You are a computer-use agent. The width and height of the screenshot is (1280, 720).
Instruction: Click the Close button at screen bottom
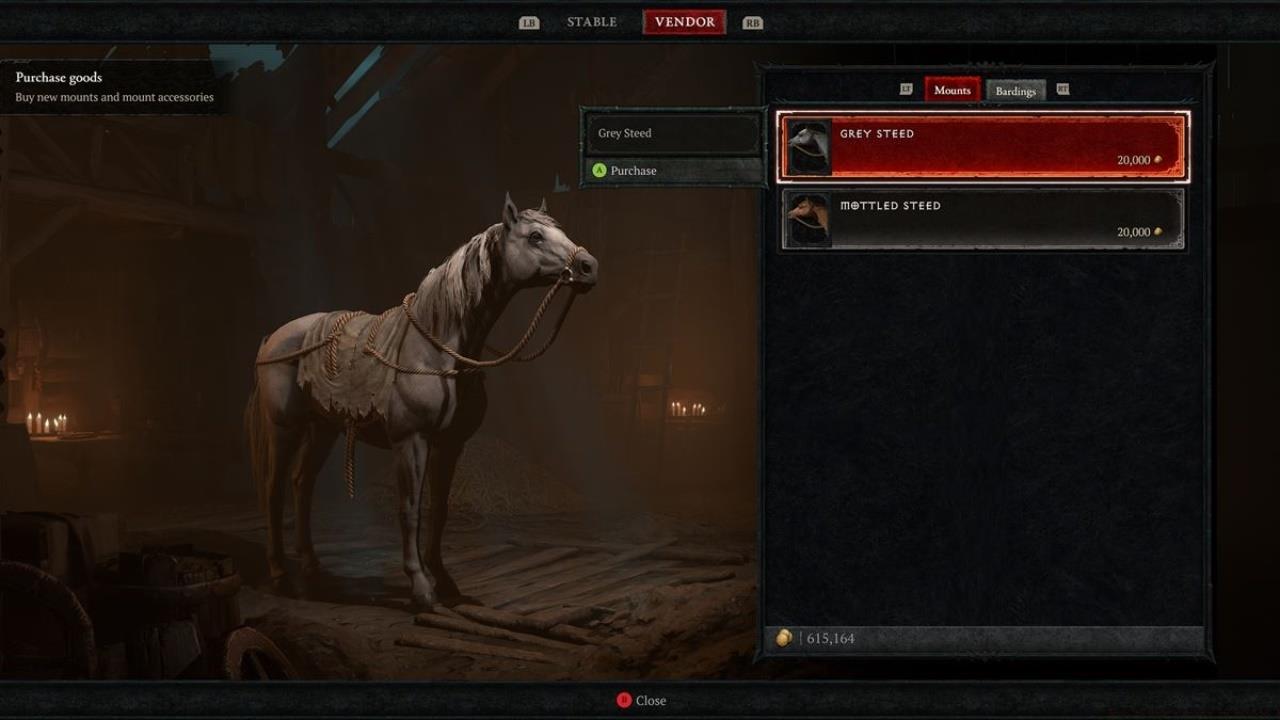tap(646, 700)
